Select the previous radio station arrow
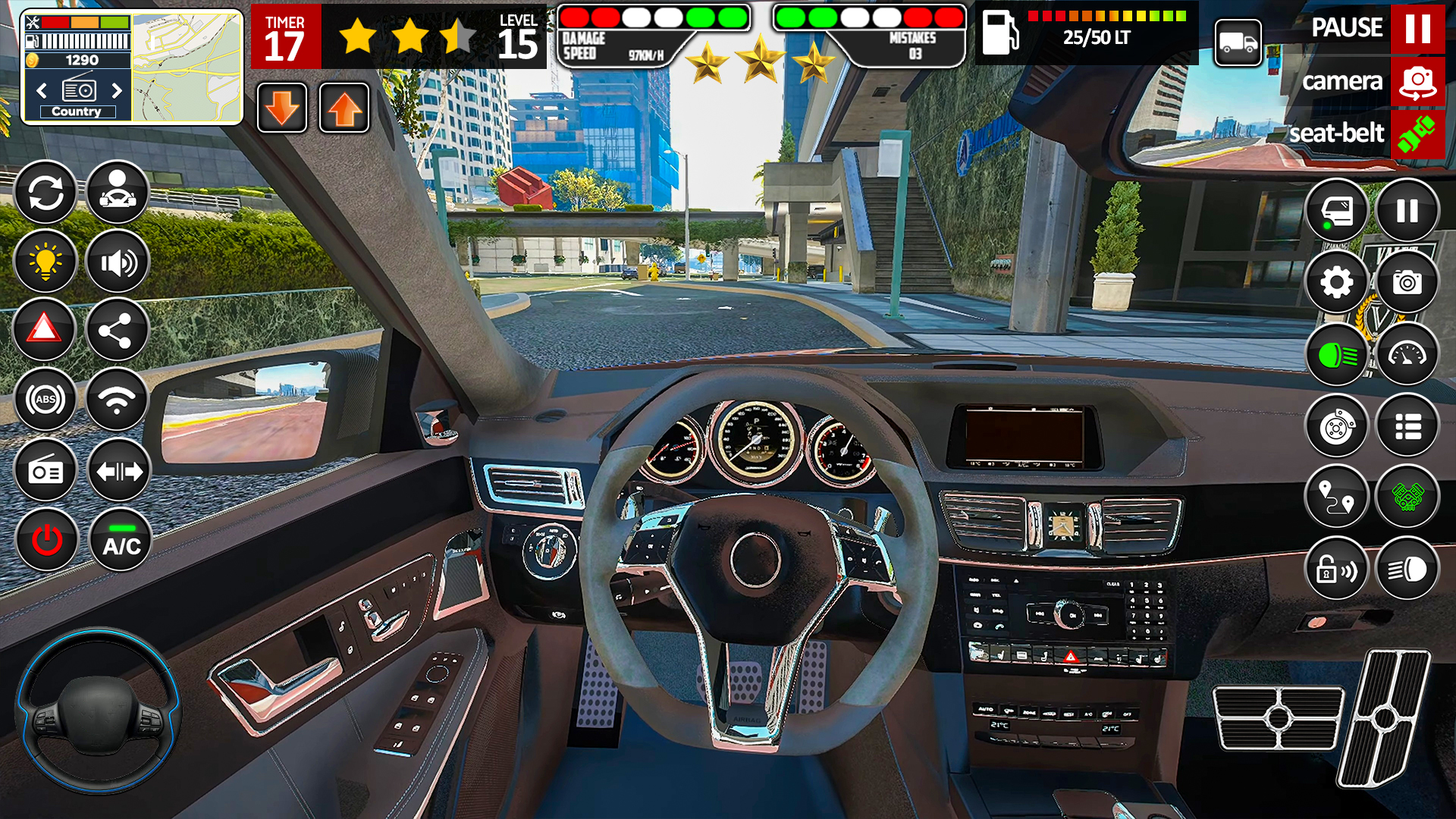This screenshot has width=1456, height=819. point(42,91)
